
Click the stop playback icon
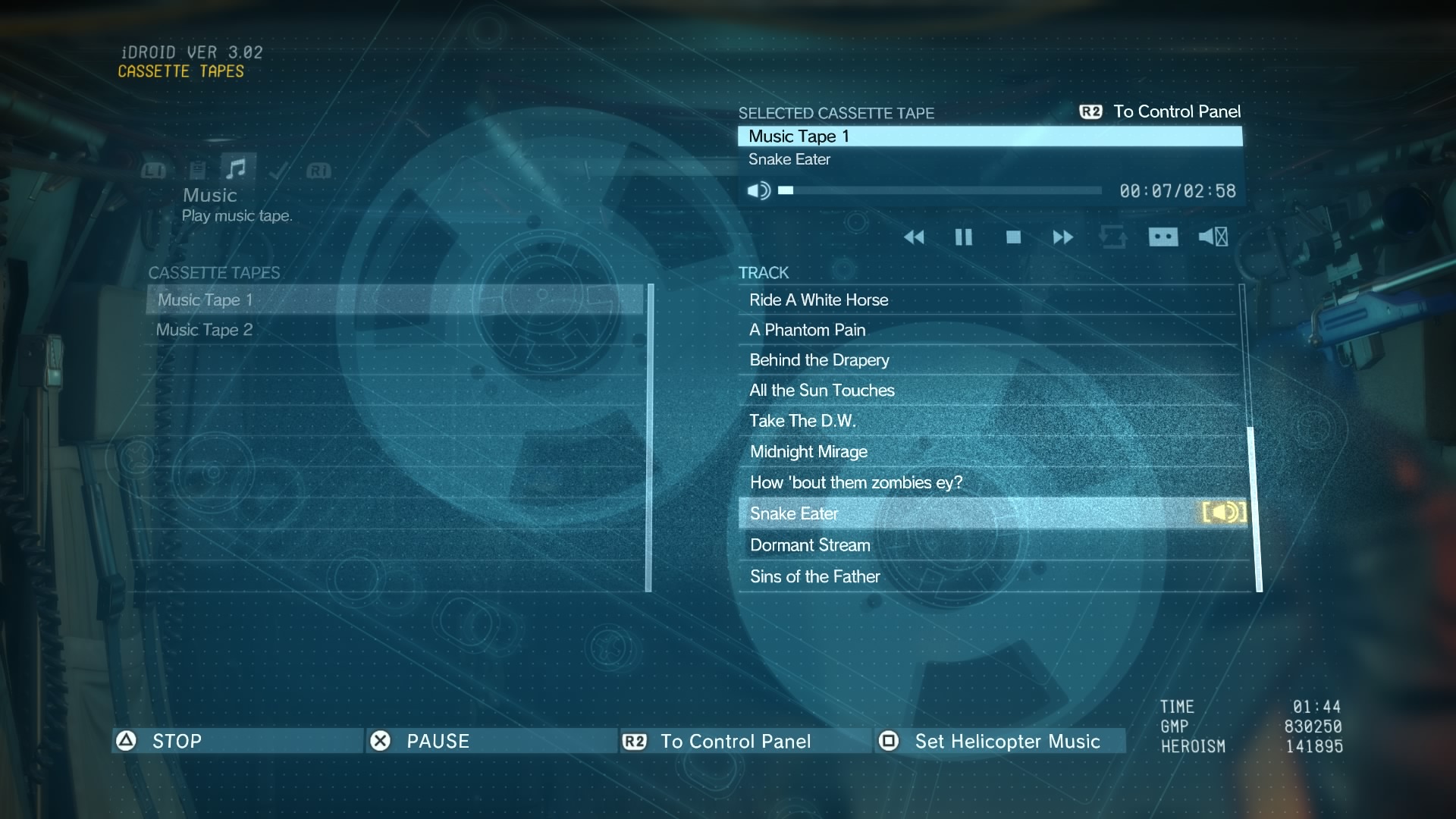pyautogui.click(x=1015, y=237)
